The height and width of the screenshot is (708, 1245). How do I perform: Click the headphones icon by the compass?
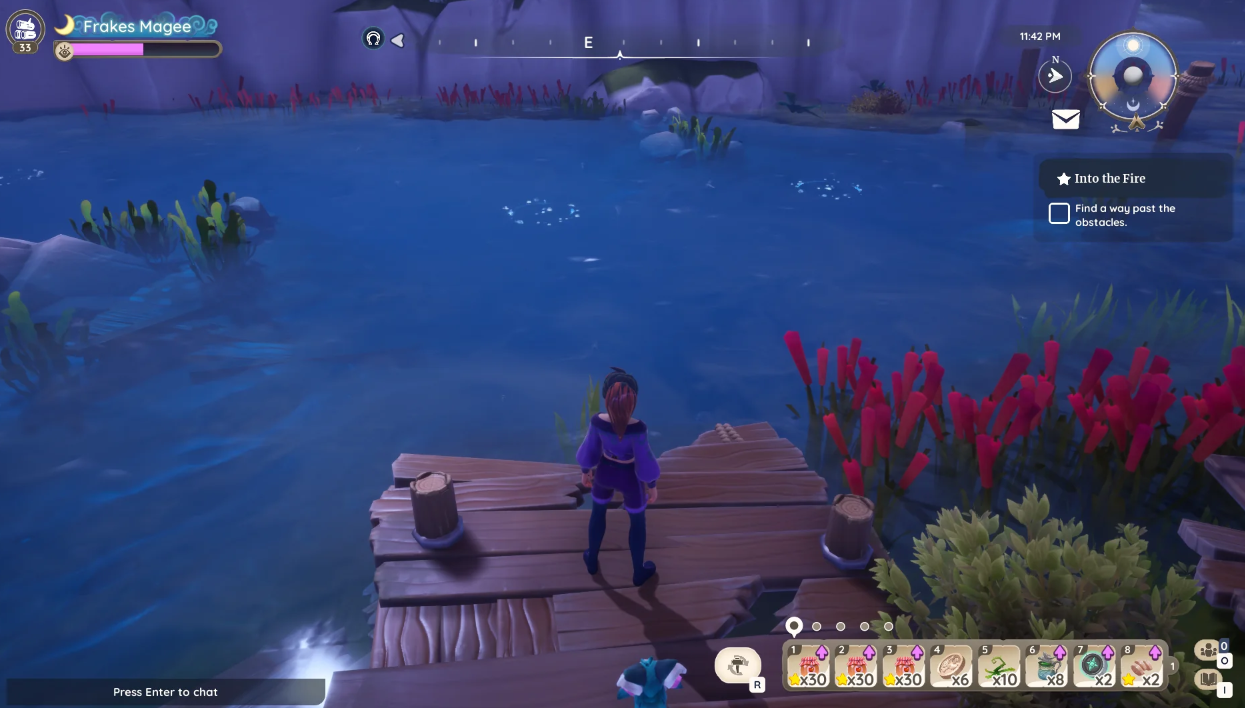(x=373, y=39)
